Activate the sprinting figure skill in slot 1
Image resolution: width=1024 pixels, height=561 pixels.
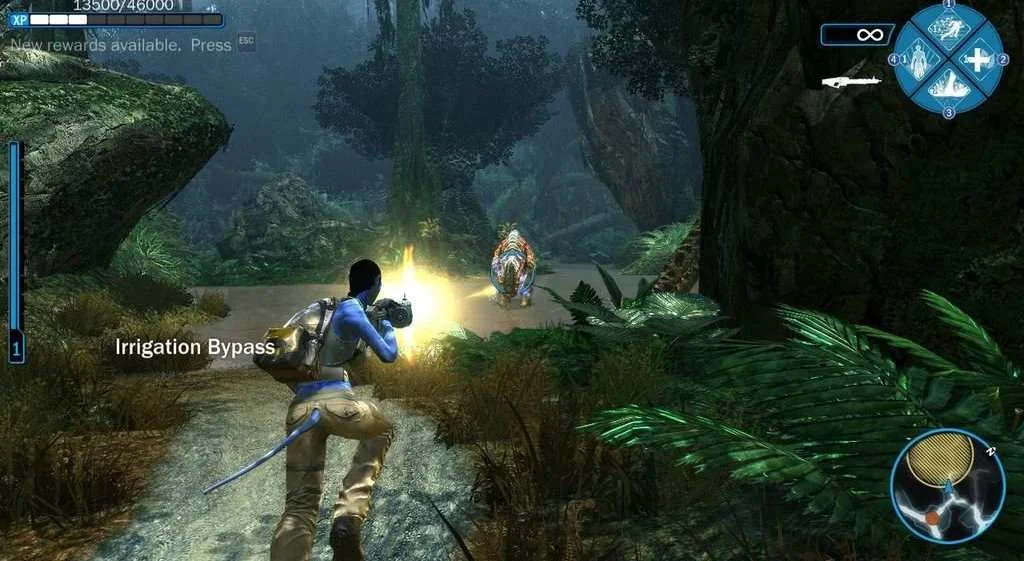(947, 30)
